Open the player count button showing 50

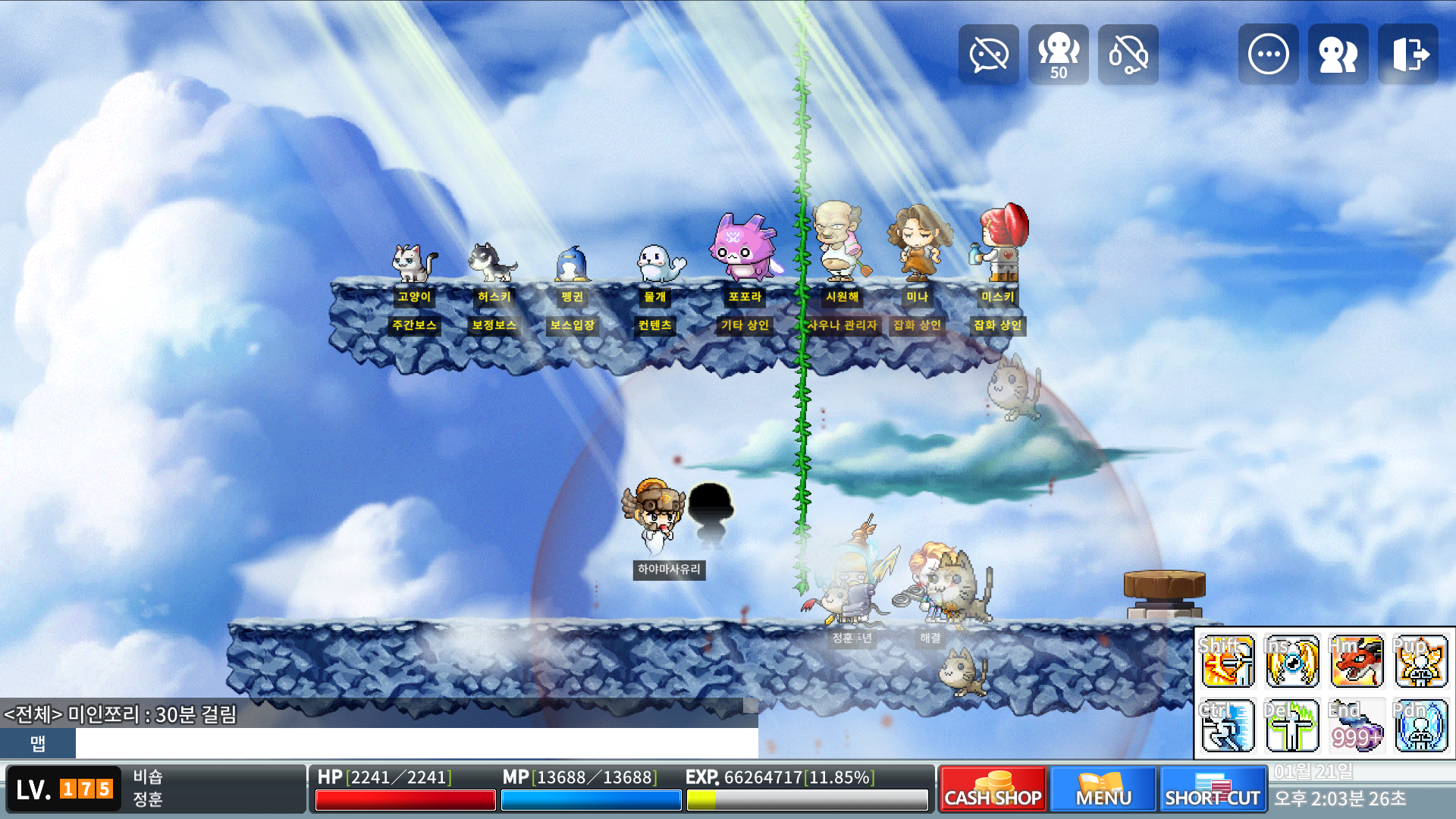tap(1058, 55)
